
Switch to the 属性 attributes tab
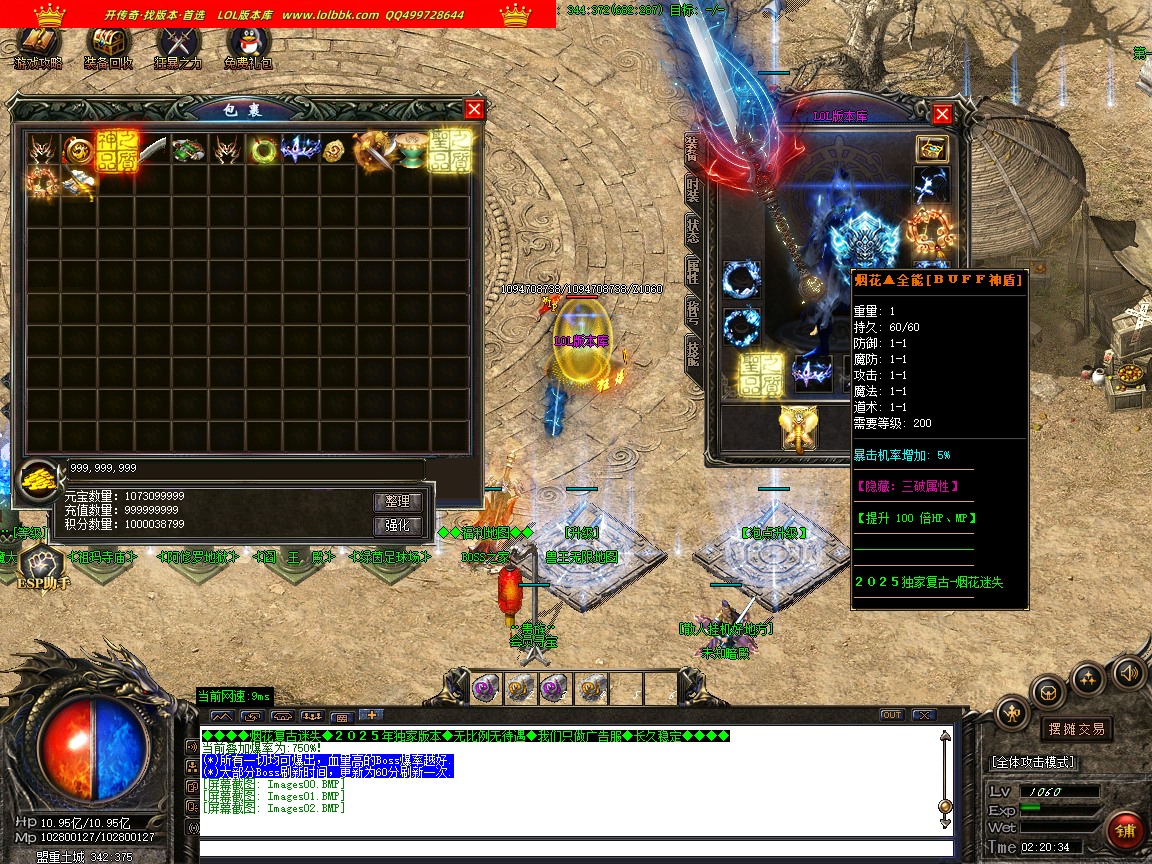pyautogui.click(x=692, y=269)
